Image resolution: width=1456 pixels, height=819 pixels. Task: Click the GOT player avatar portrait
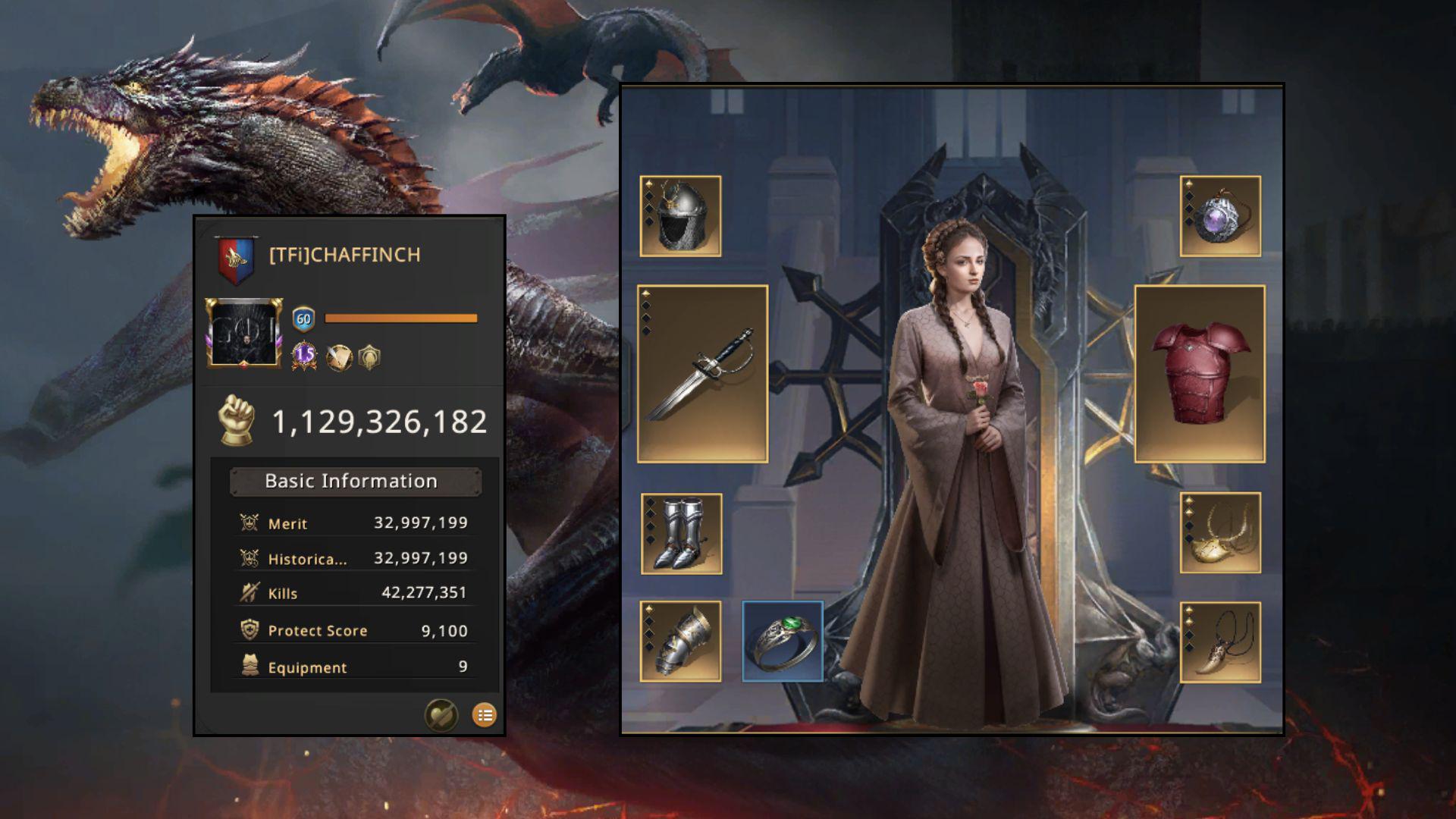click(244, 333)
